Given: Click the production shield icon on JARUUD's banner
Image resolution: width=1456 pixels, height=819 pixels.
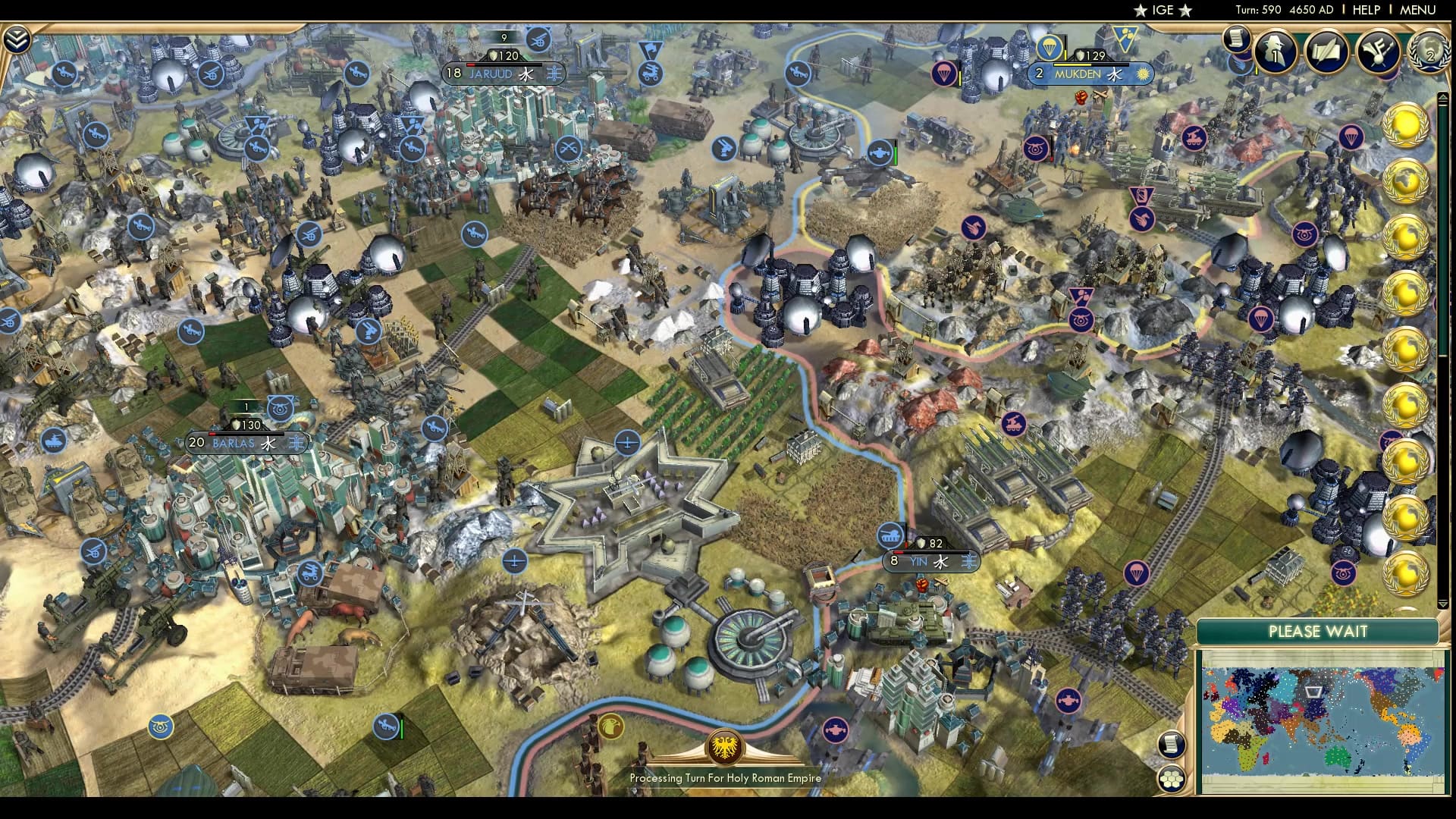Looking at the screenshot, I should 493,55.
